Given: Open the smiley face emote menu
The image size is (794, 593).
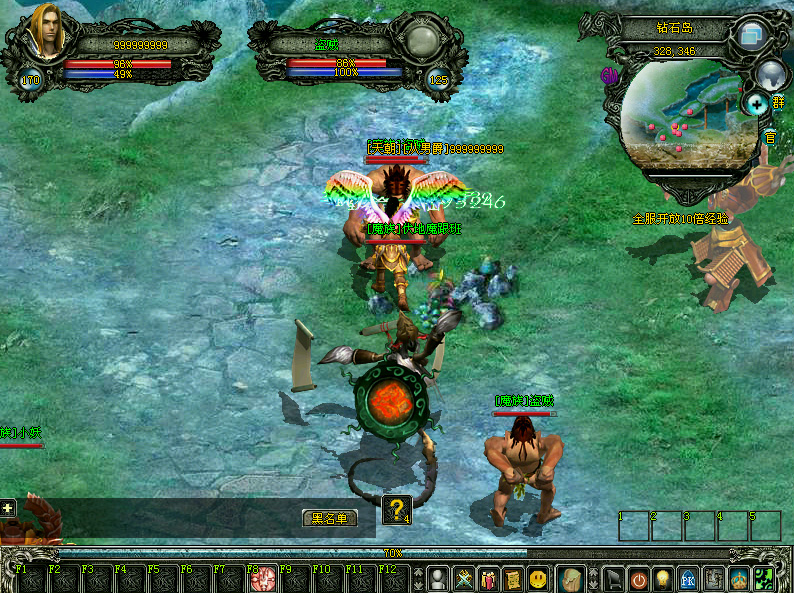Looking at the screenshot, I should click(539, 578).
